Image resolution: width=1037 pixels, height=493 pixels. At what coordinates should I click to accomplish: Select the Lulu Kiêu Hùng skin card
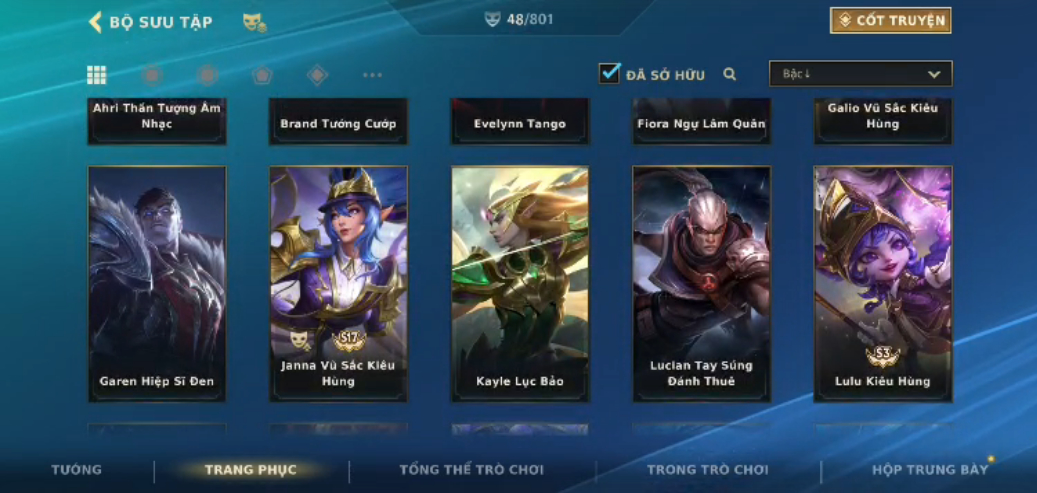[883, 284]
